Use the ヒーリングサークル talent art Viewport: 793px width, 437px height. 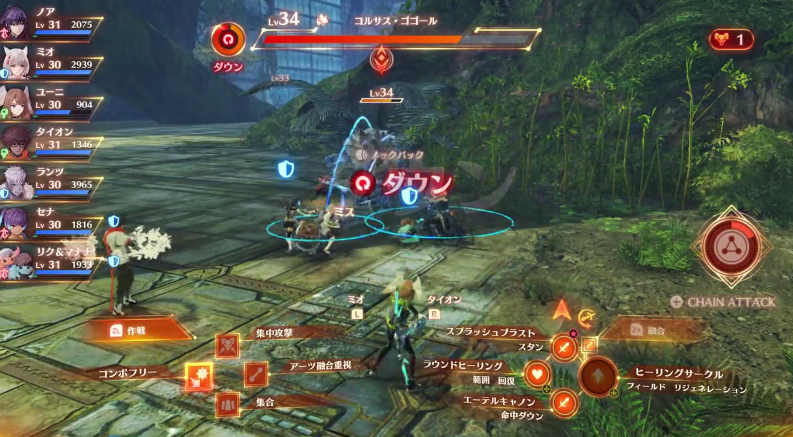pyautogui.click(x=599, y=377)
